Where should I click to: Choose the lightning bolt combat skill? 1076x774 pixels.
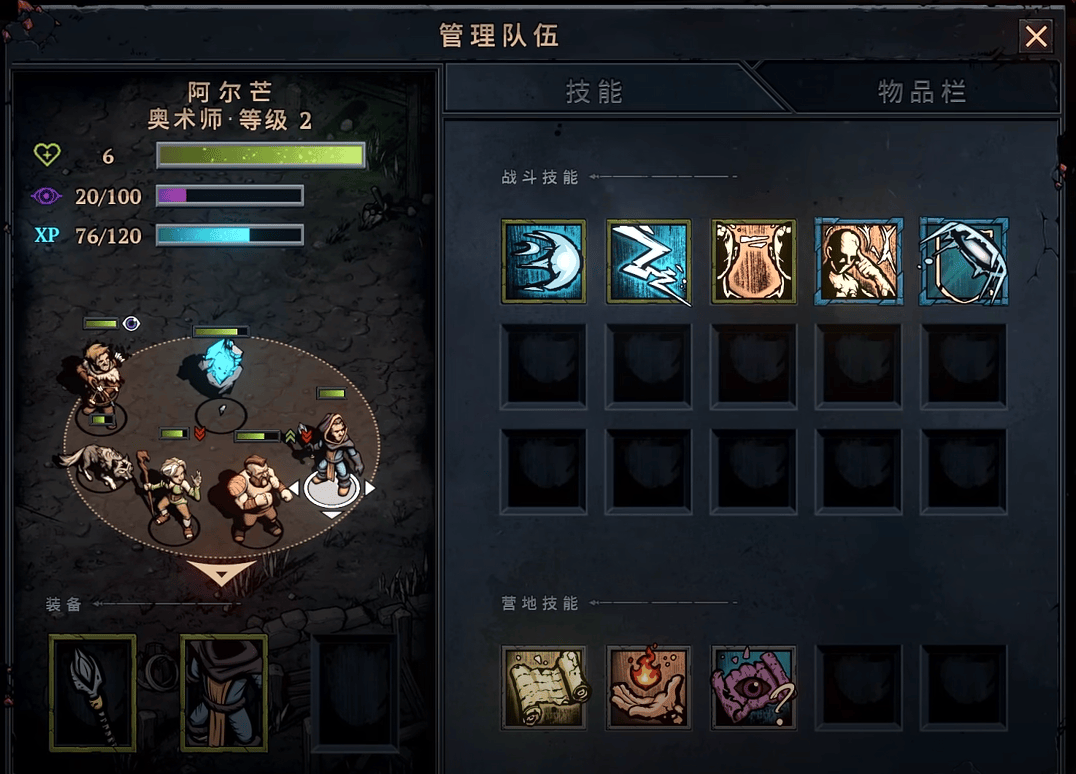point(648,261)
